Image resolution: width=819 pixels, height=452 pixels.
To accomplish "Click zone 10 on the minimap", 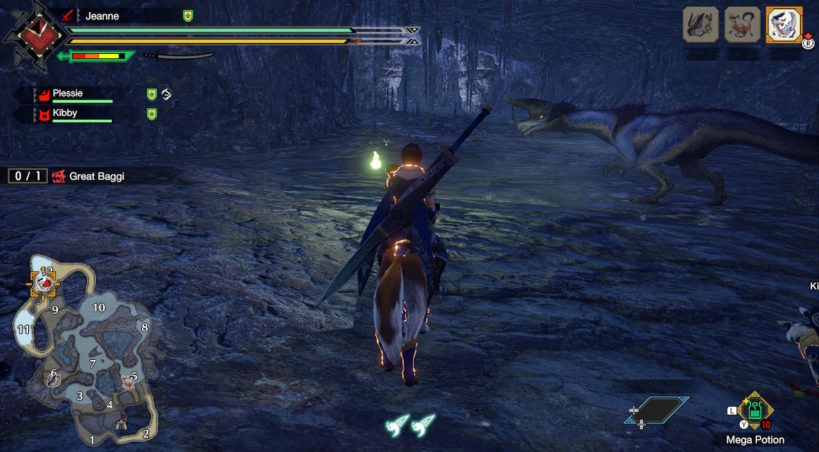I will [x=99, y=307].
